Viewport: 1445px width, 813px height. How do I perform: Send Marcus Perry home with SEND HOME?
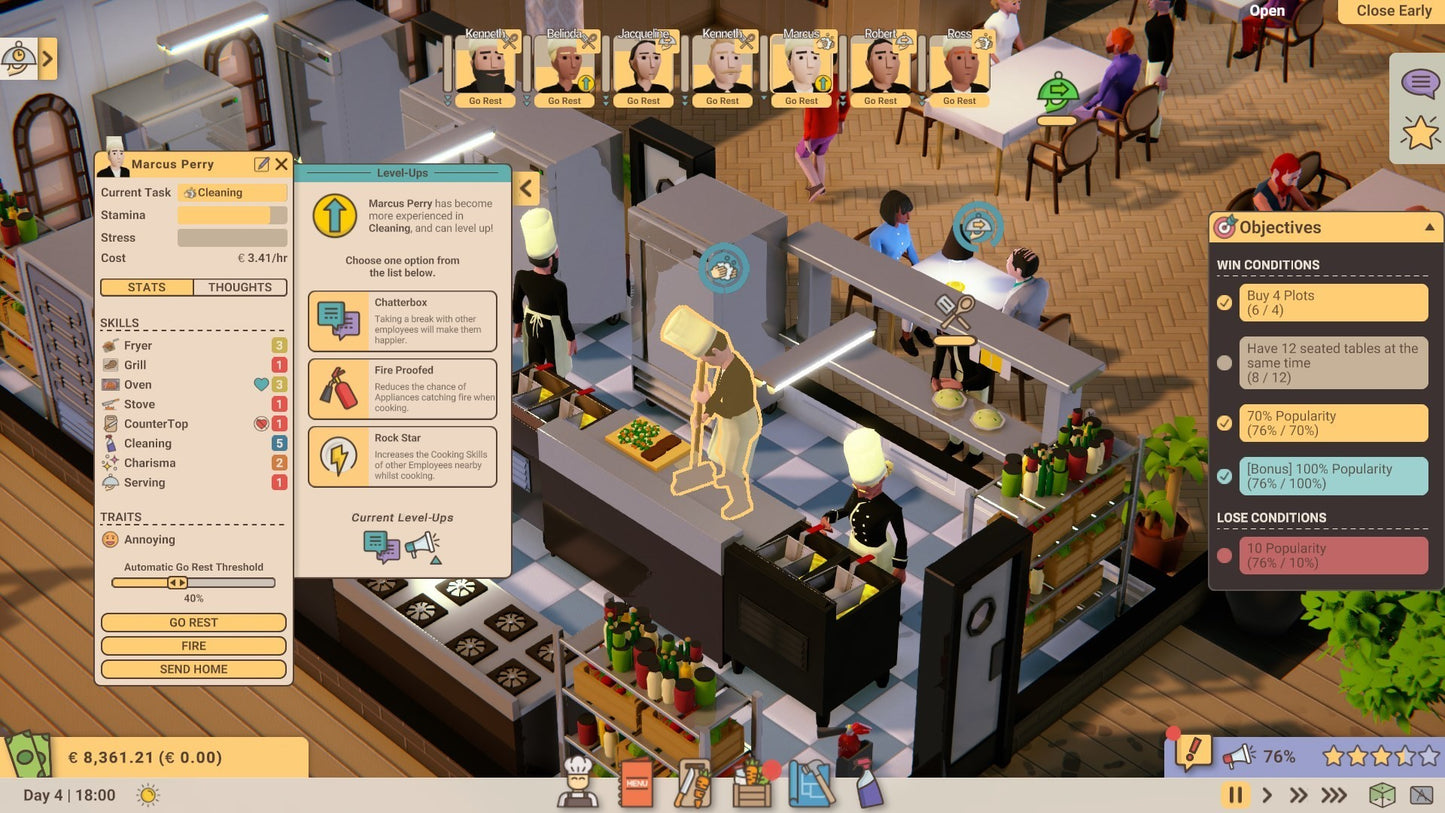tap(193, 668)
